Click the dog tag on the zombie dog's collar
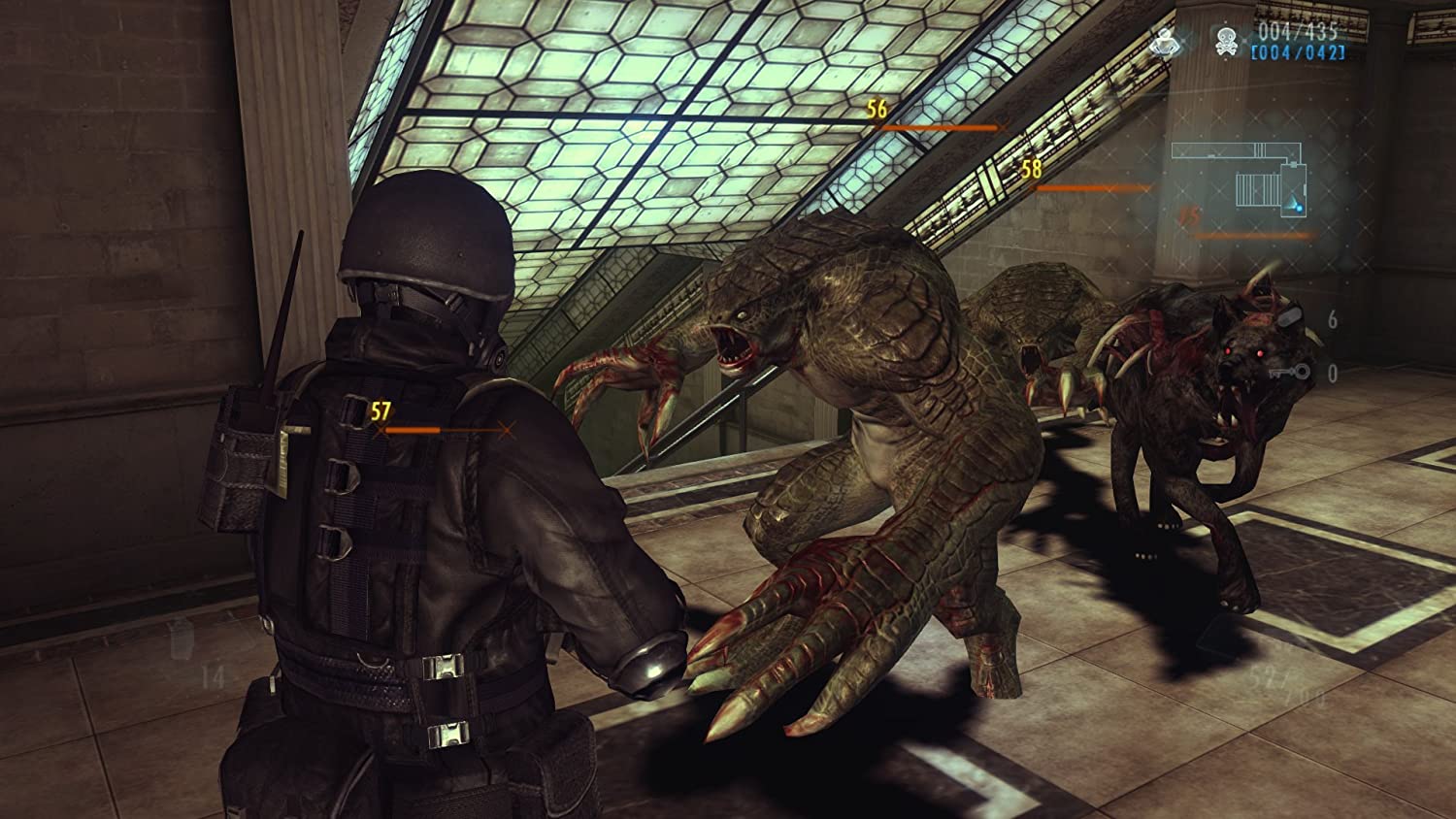Viewport: 1456px width, 819px height. coord(1289,317)
